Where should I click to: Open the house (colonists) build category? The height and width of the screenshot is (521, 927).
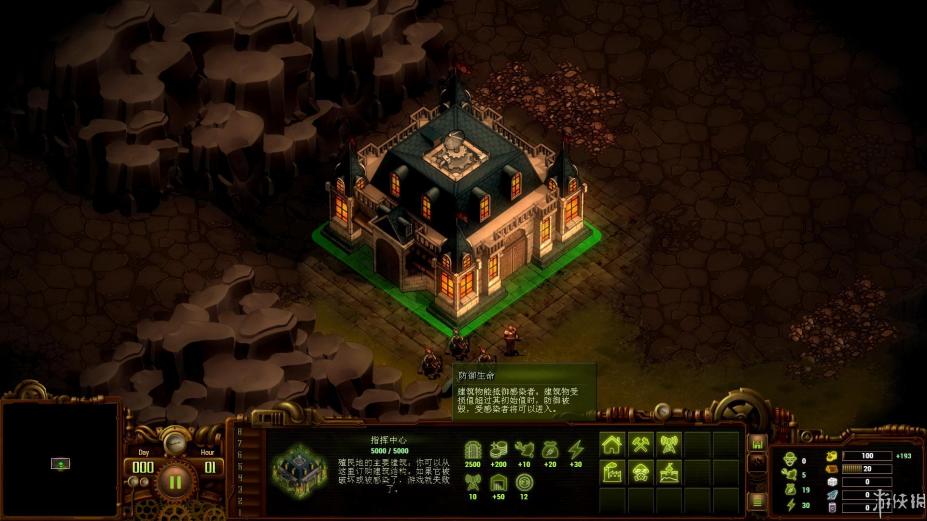(x=613, y=445)
